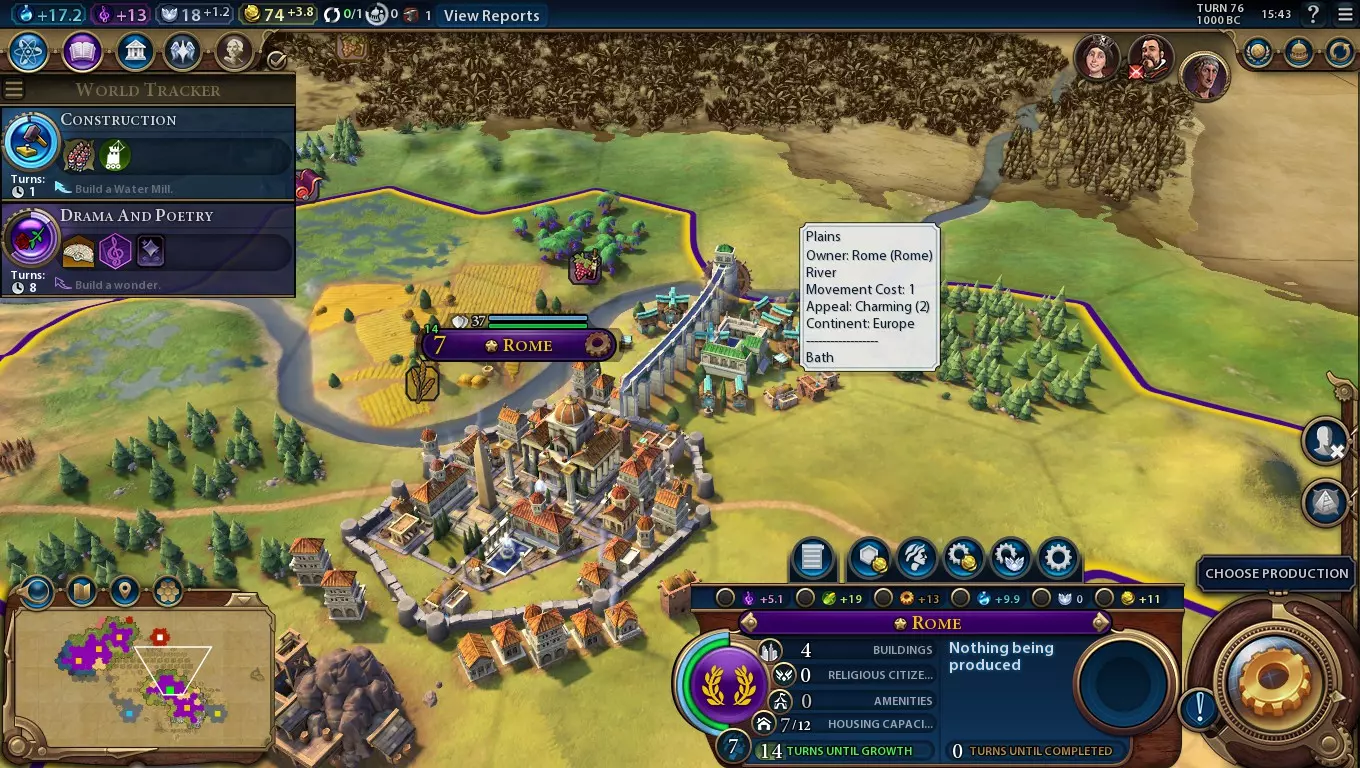Click the Choose Production button
This screenshot has width=1360, height=768.
pyautogui.click(x=1276, y=573)
